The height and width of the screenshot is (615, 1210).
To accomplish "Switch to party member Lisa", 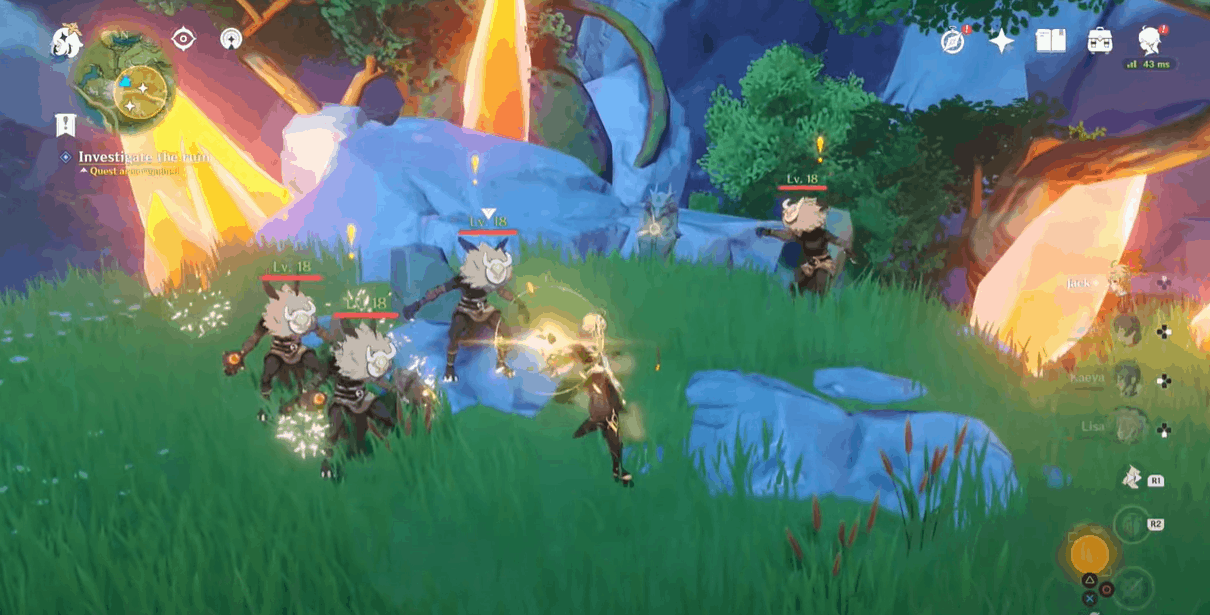I will click(1127, 428).
